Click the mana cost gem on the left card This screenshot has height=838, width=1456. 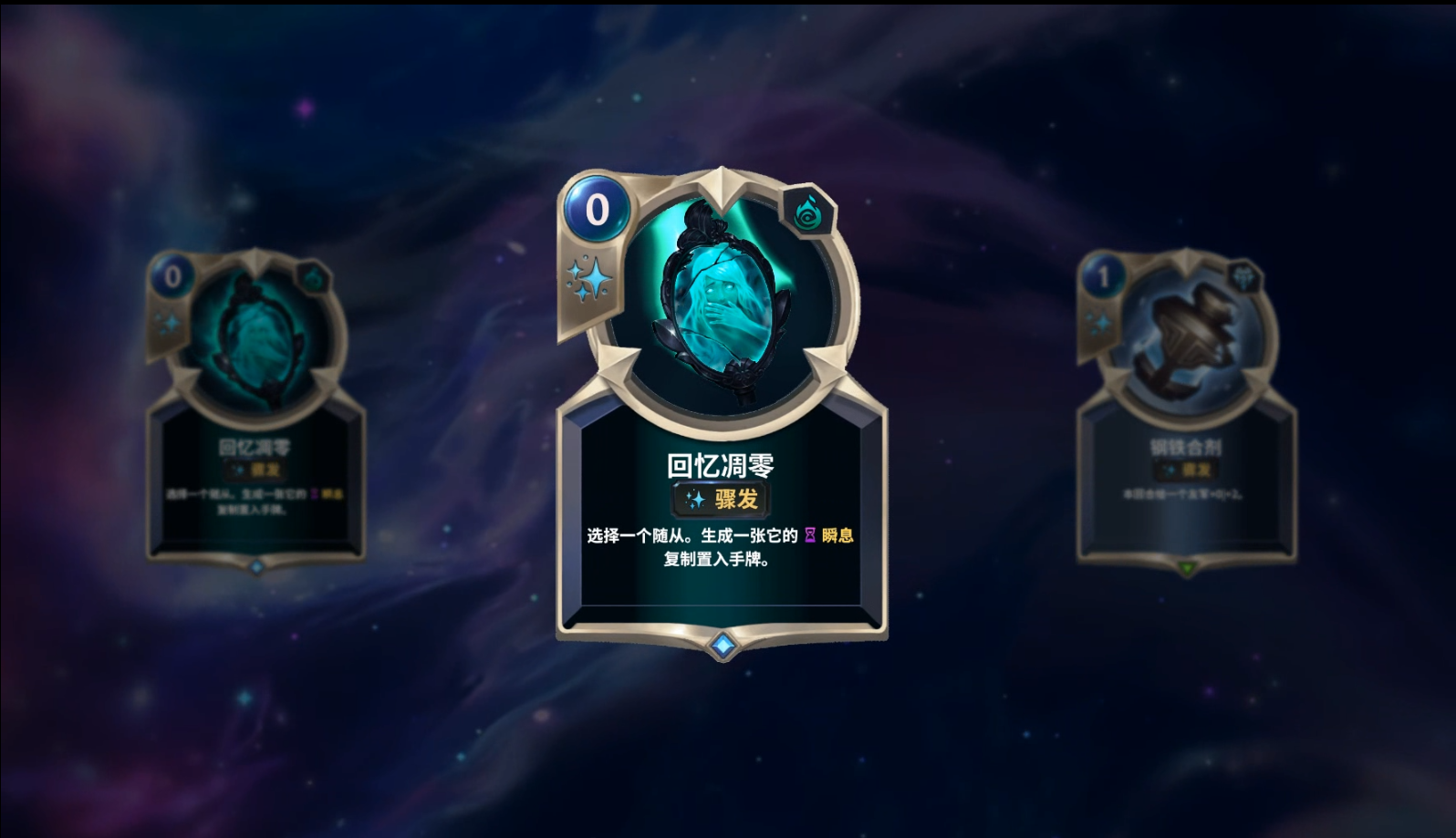173,274
